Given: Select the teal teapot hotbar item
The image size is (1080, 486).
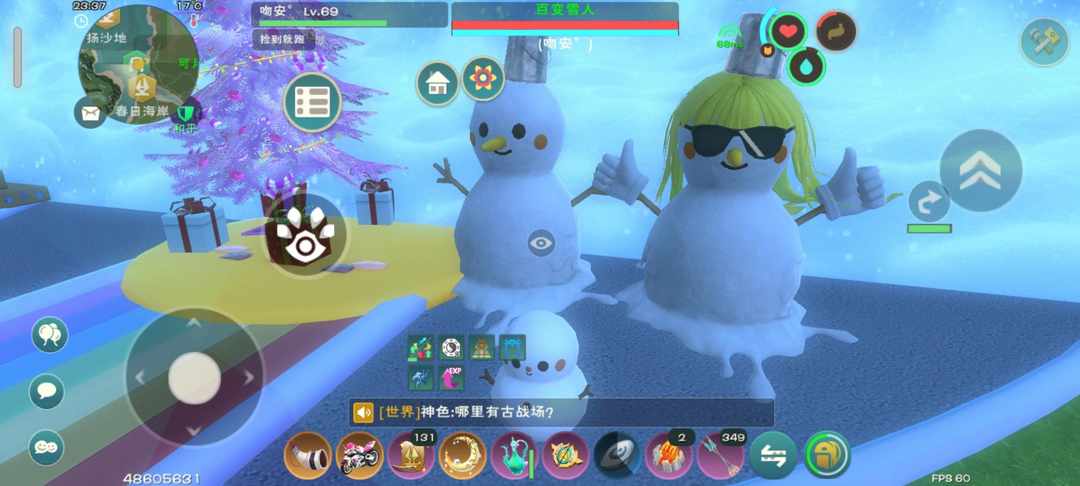Looking at the screenshot, I should (515, 455).
